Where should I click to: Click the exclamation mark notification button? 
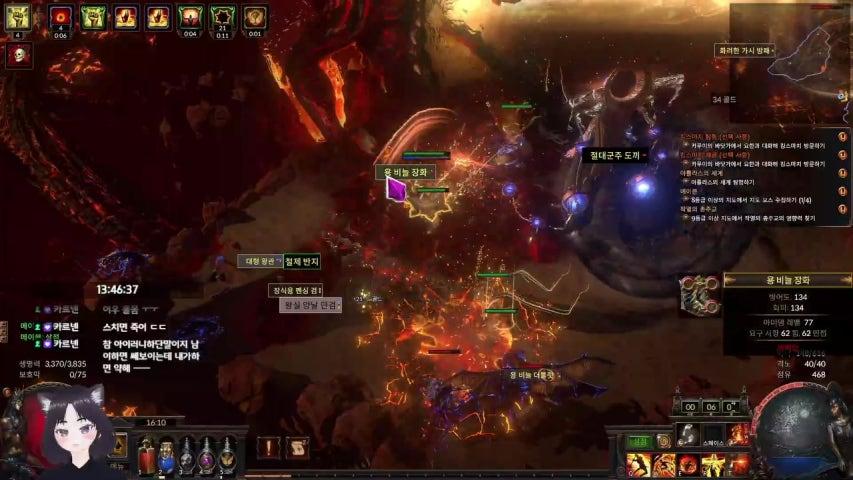[x=269, y=448]
